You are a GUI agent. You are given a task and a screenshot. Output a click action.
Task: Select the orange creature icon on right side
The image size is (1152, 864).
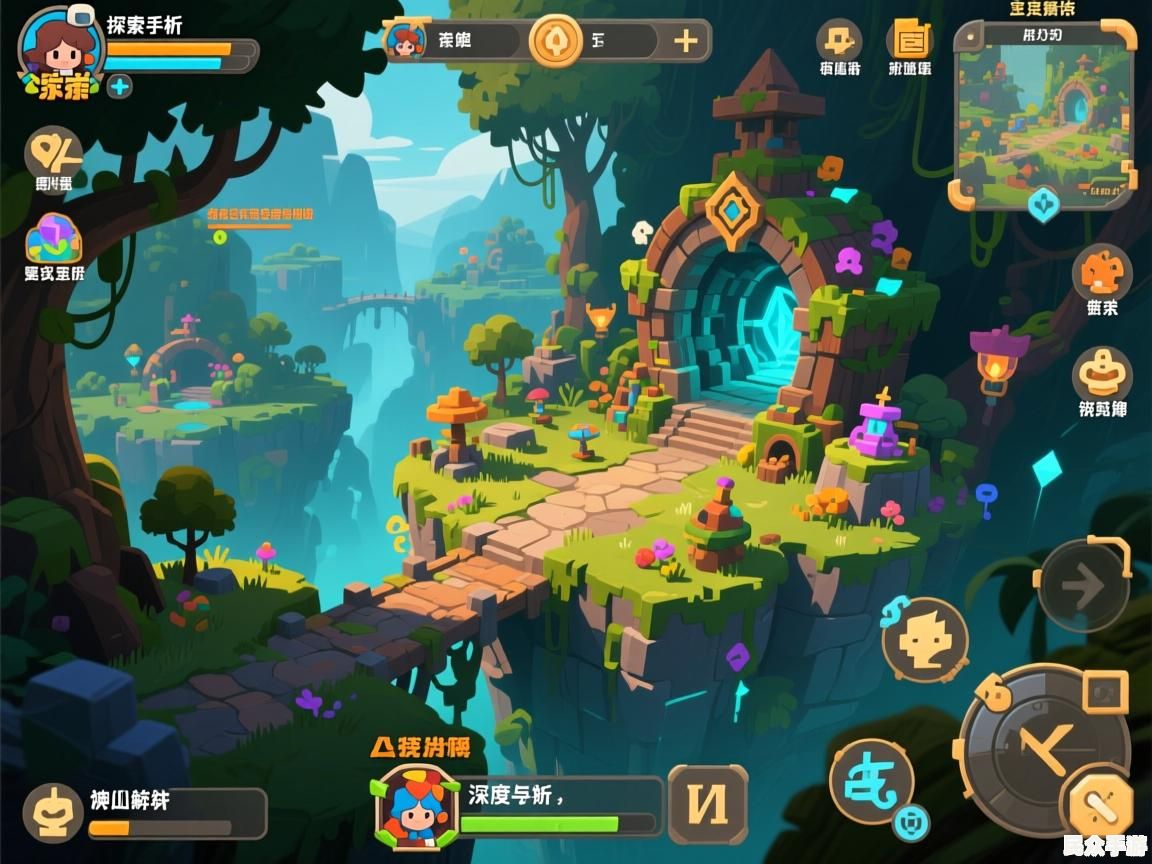(1102, 272)
